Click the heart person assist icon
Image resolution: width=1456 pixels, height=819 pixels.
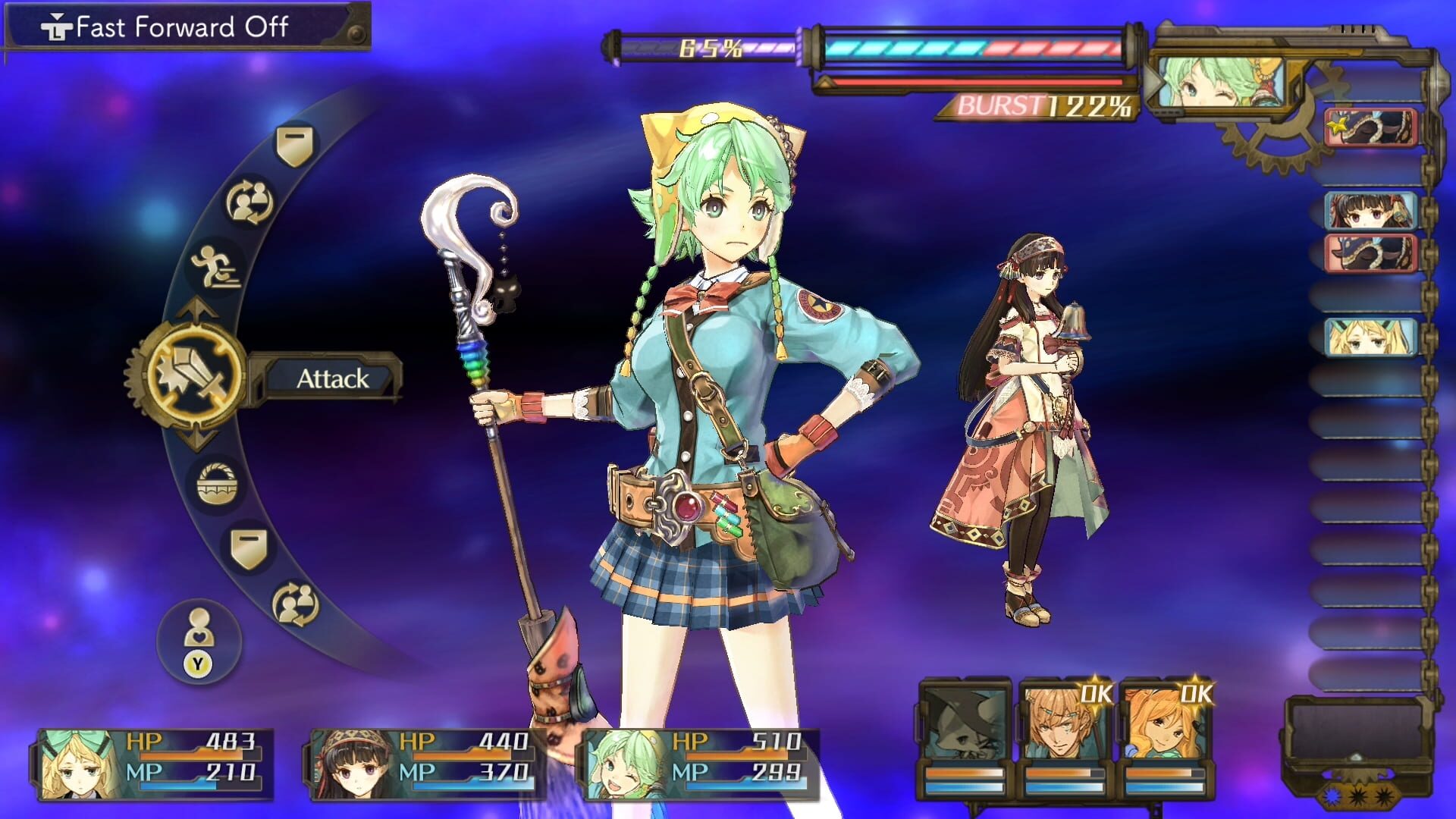pos(199,642)
